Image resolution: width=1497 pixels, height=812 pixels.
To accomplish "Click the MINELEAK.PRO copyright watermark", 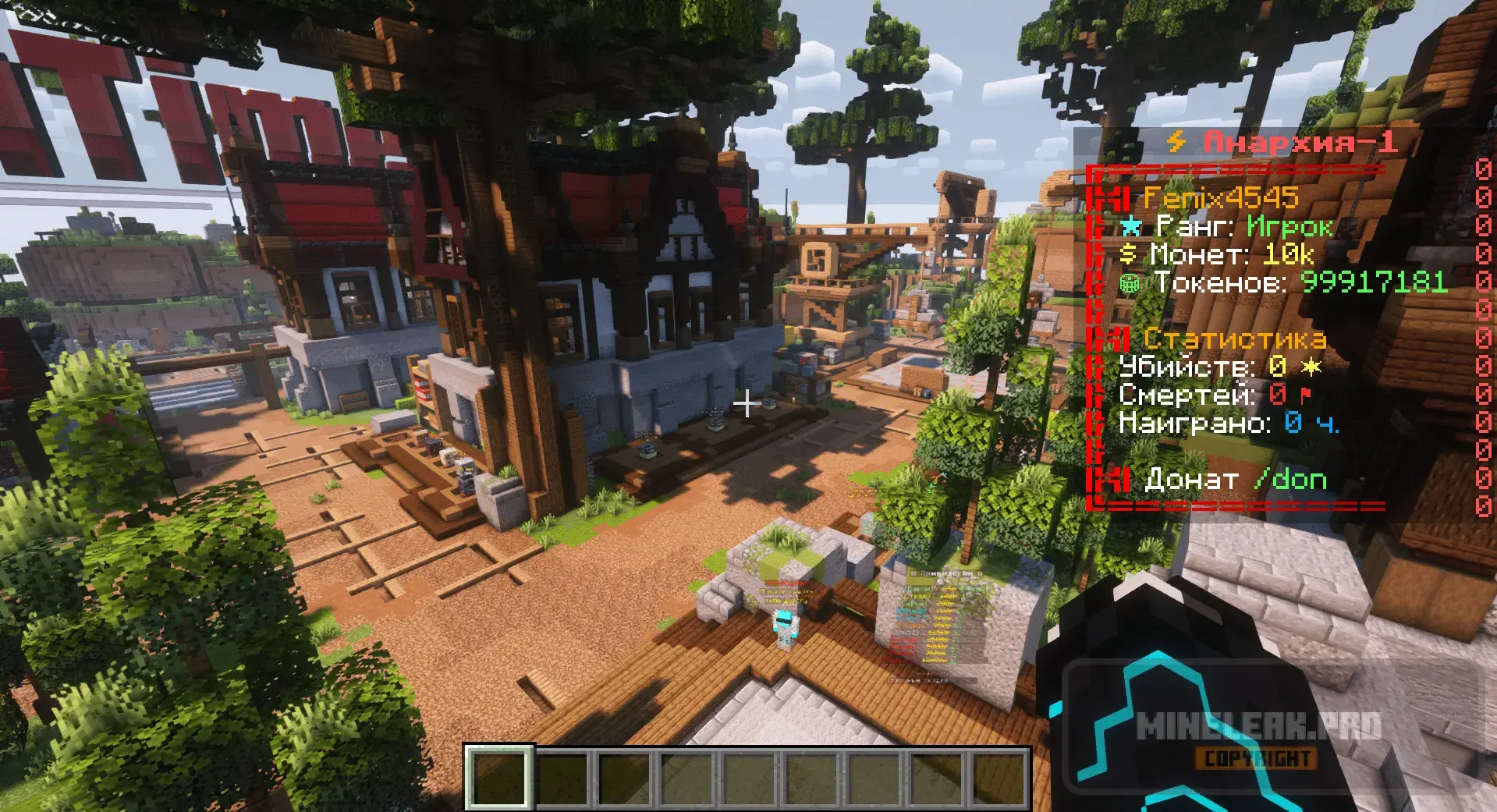I will (x=1258, y=738).
